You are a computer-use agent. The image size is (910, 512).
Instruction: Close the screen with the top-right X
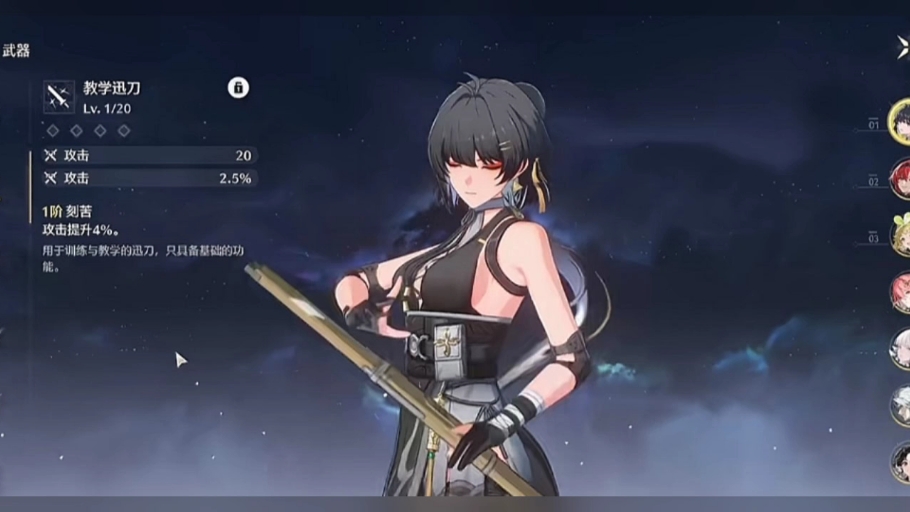click(x=903, y=48)
